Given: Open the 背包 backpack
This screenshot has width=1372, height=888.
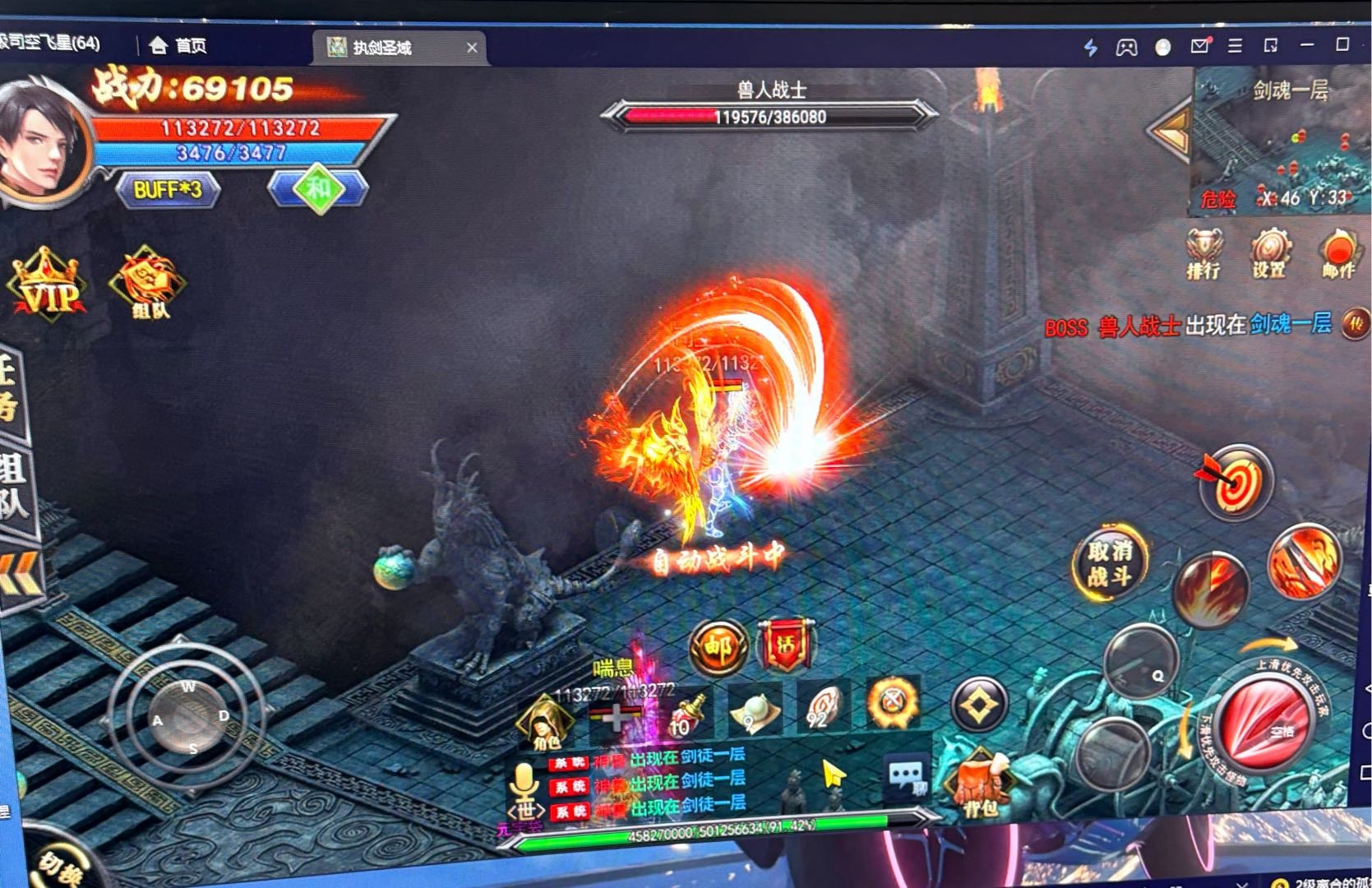Looking at the screenshot, I should pyautogui.click(x=980, y=785).
